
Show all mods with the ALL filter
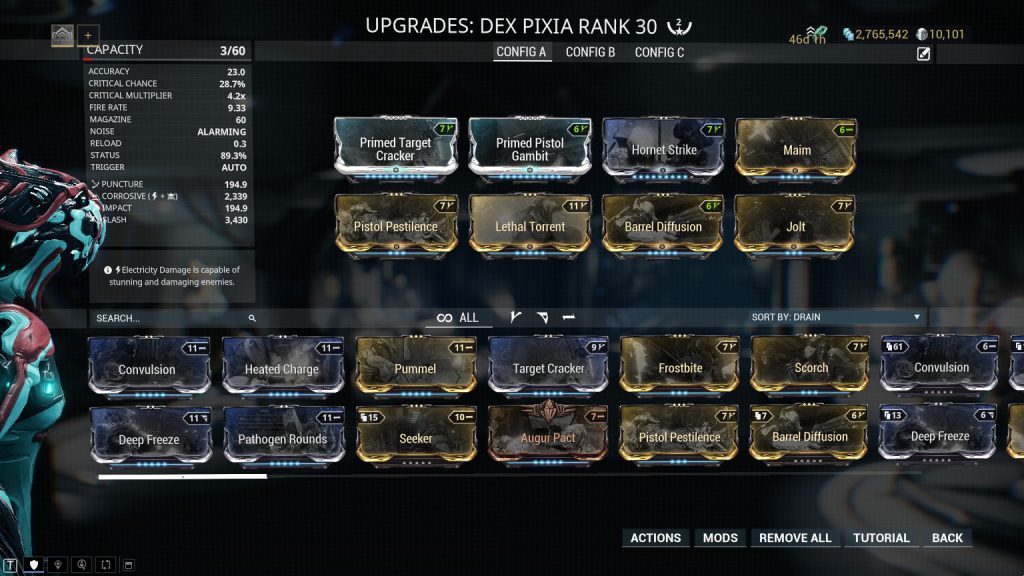(458, 318)
